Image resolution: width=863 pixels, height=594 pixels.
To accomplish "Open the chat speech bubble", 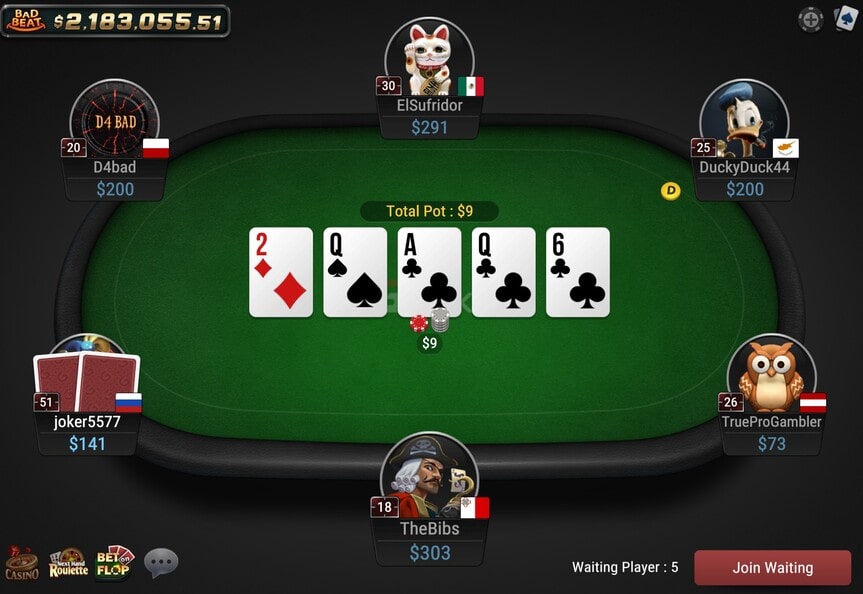I will pyautogui.click(x=161, y=562).
